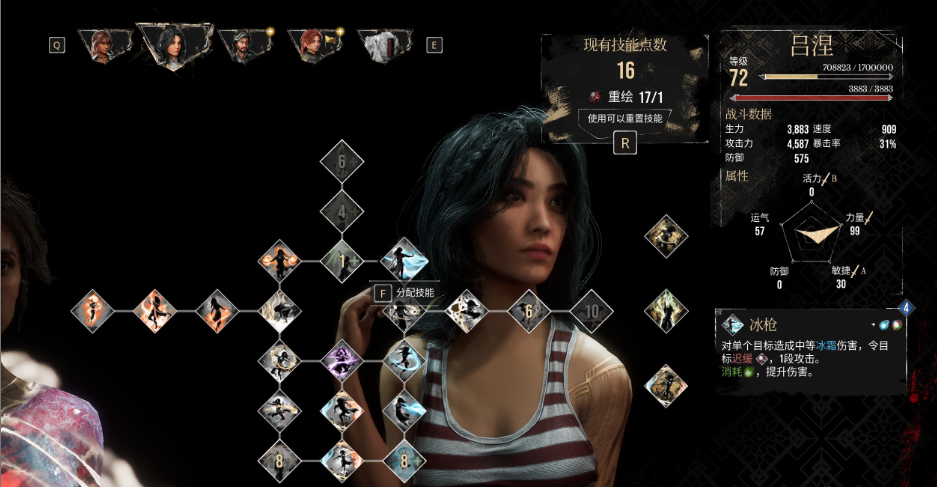Screen dimensions: 937x487
Task: Select the grey skill node costing 8
Action: [280, 461]
